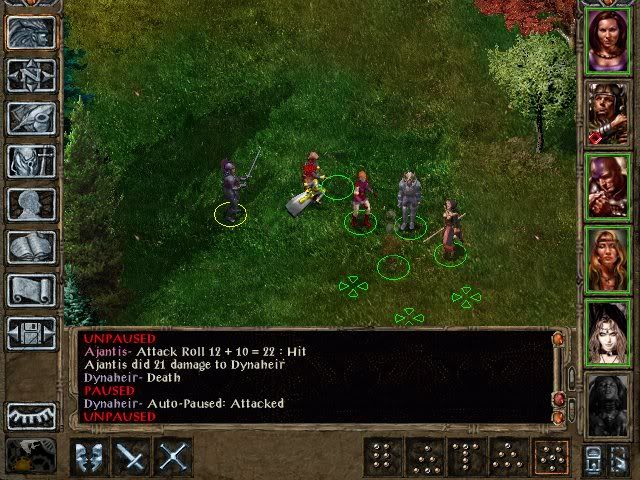Select the dark-haired woman portrait at the top
Screen dimensions: 640x480
click(x=606, y=40)
